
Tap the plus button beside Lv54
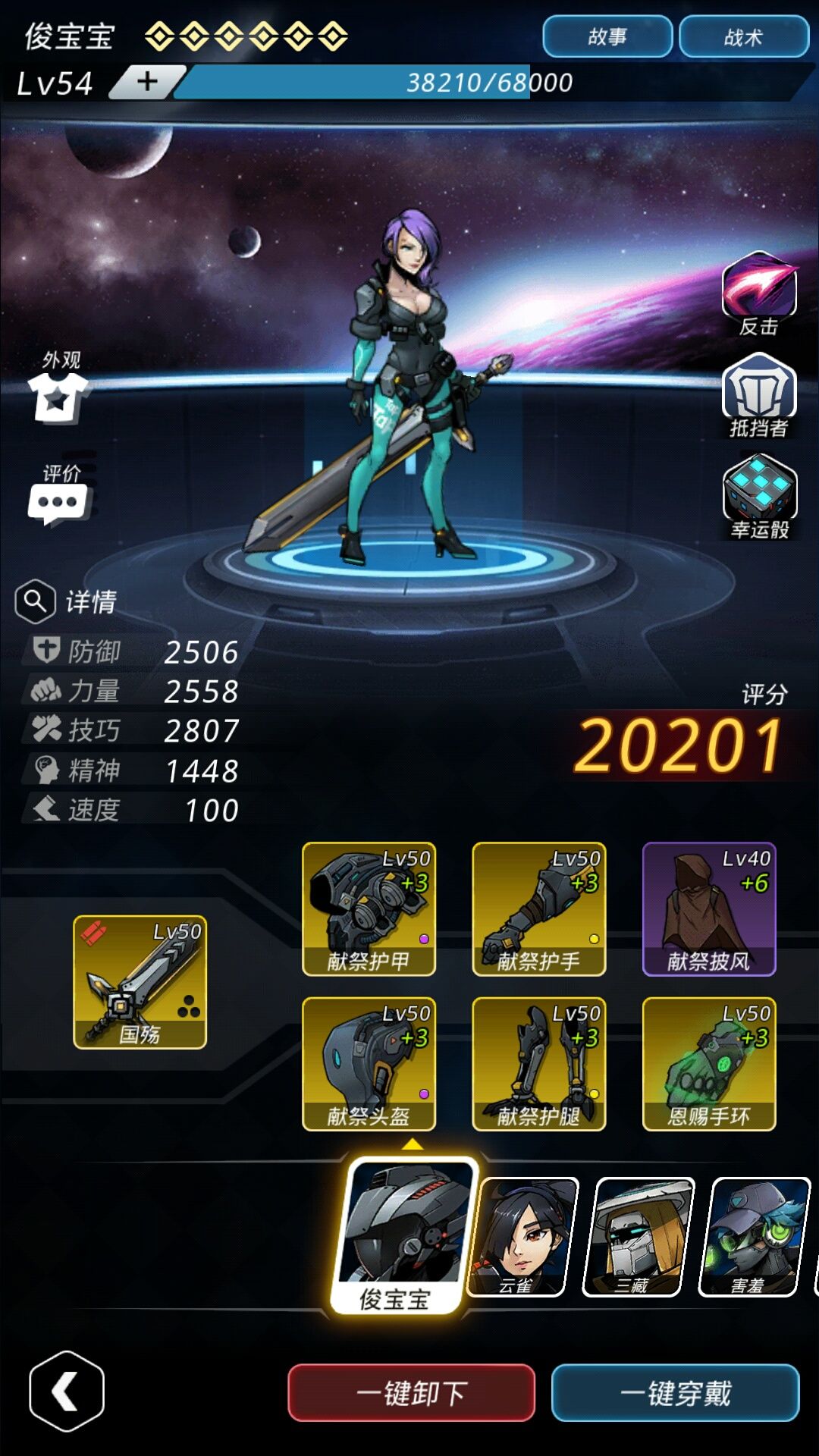pos(148,81)
